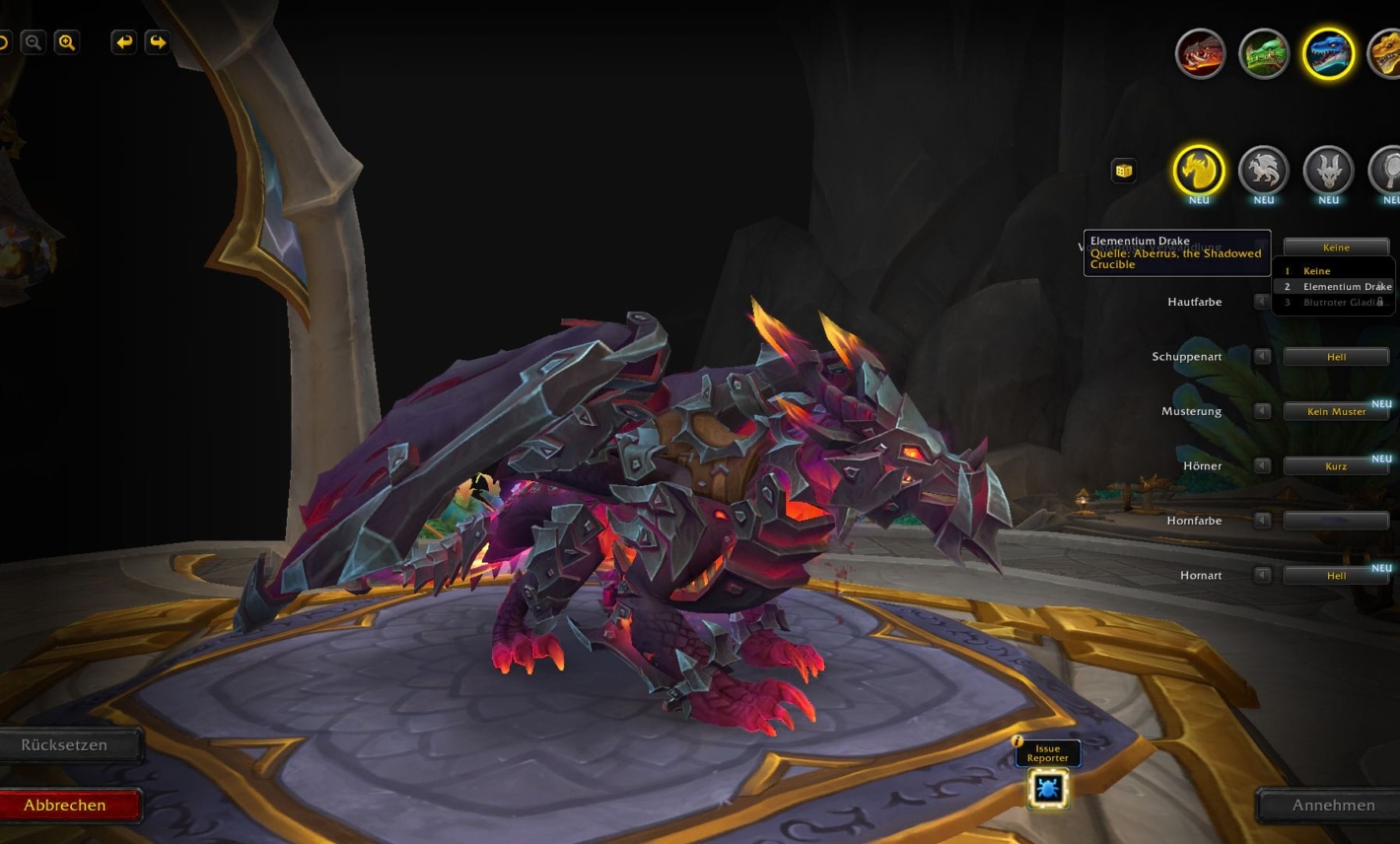Open the dragon head customization category
Image resolution: width=1400 pixels, height=844 pixels.
pos(1199,172)
